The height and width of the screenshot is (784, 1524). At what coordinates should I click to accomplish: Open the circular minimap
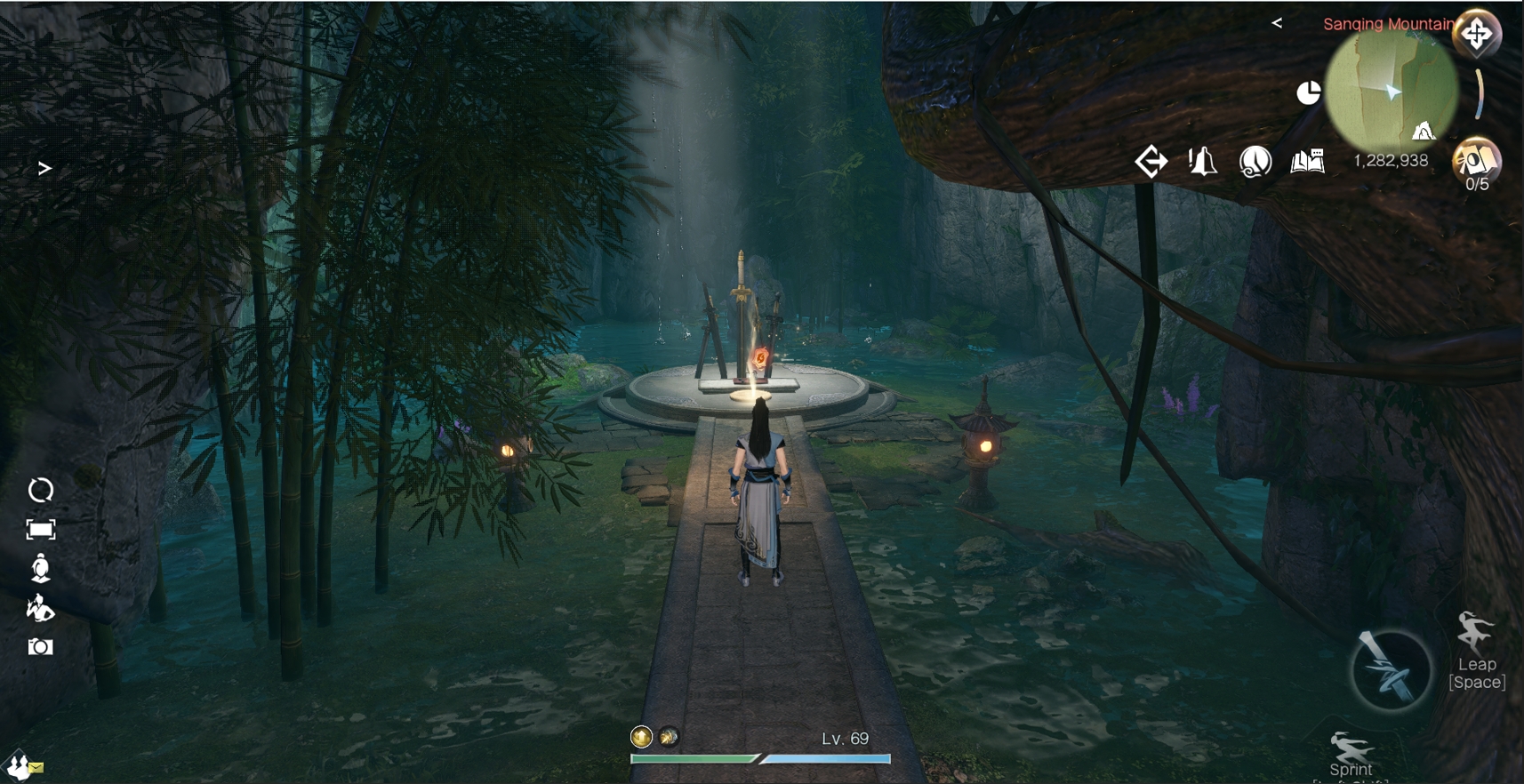click(x=1392, y=92)
